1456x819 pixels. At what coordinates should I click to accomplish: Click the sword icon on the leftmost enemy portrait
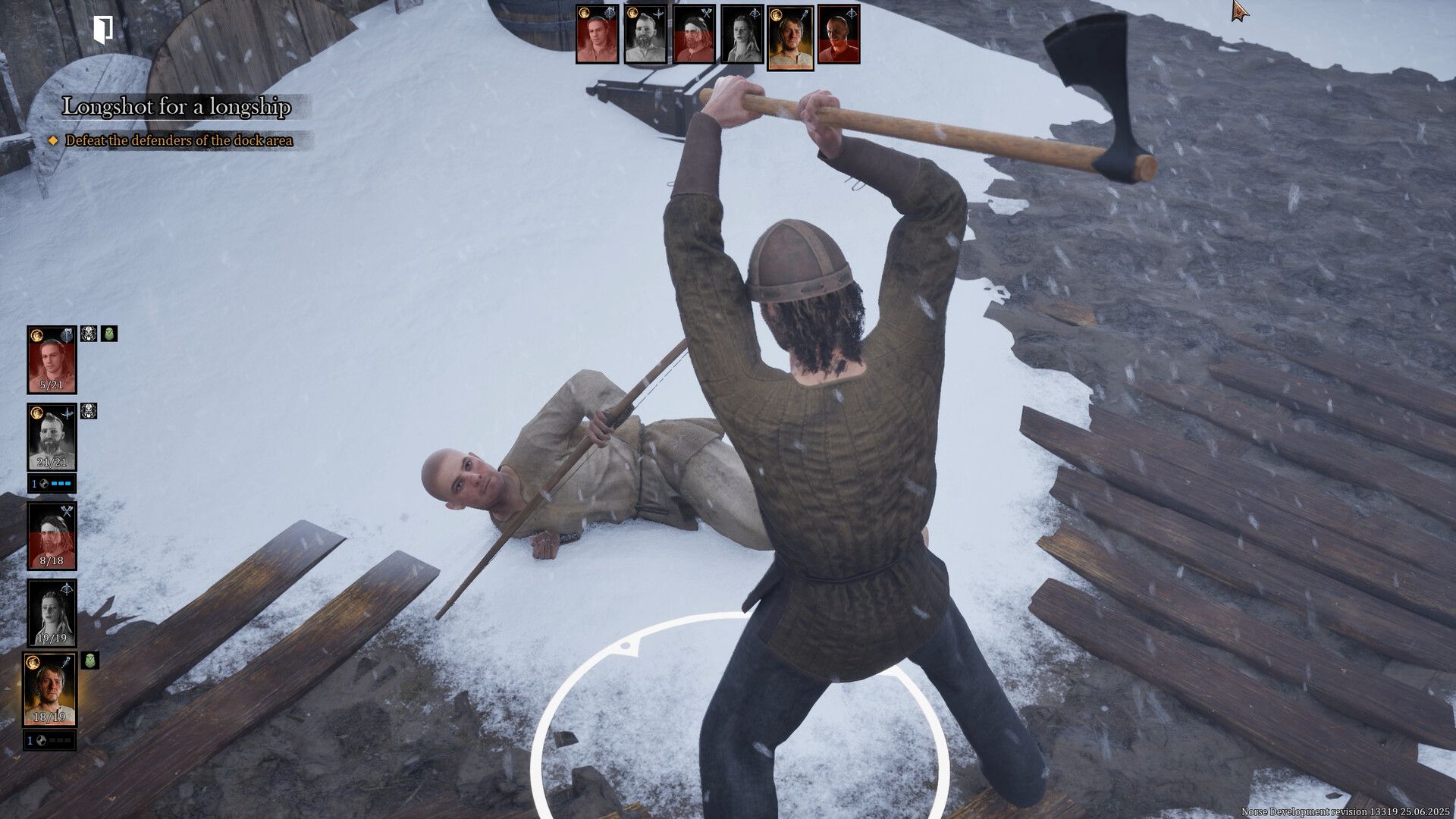(610, 12)
